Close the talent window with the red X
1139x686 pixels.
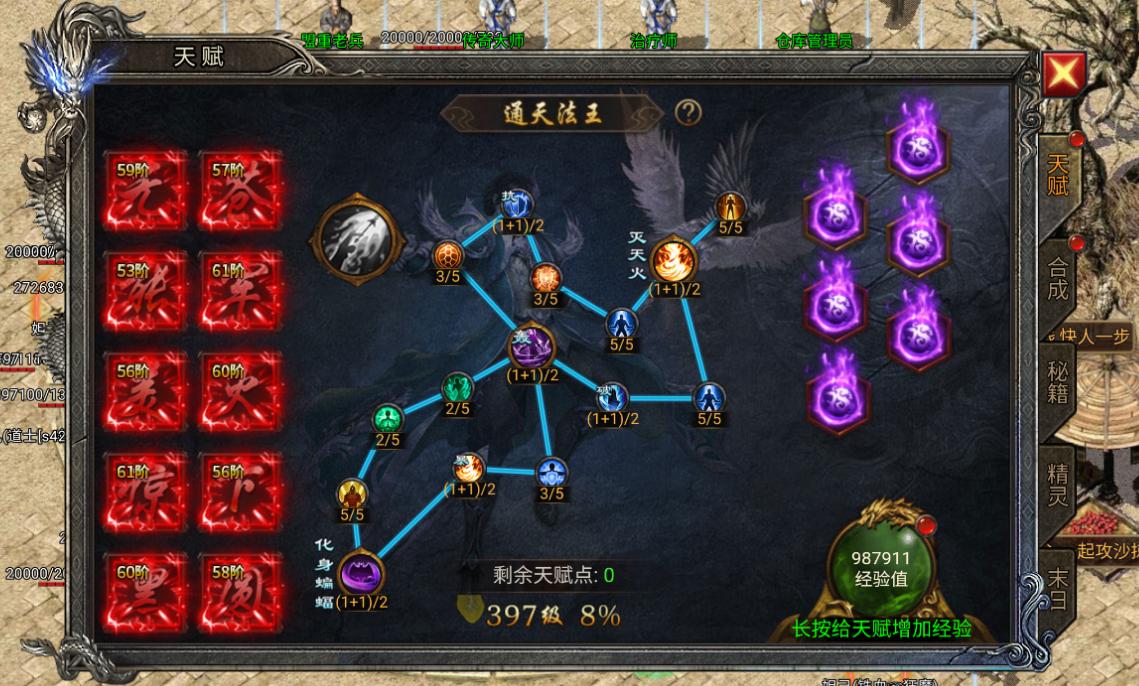coord(1064,74)
